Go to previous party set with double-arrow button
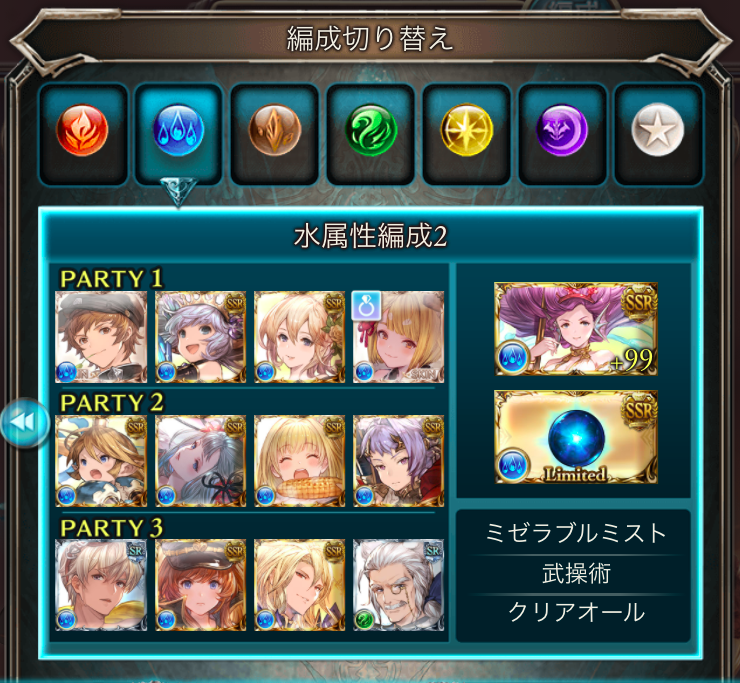Viewport: 740px width, 683px height. pyautogui.click(x=24, y=424)
